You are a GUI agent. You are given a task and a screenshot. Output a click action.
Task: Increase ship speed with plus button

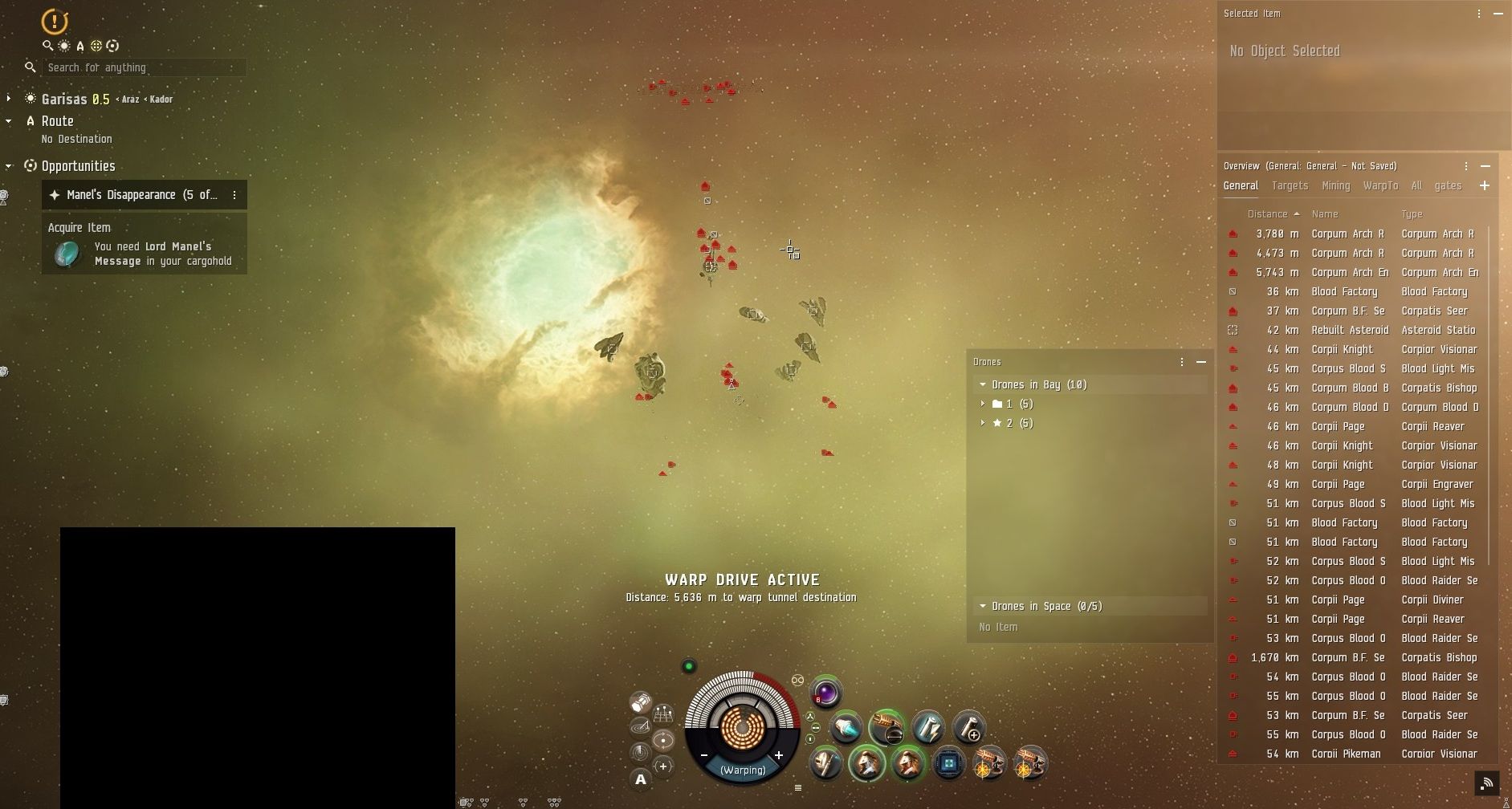[x=778, y=755]
